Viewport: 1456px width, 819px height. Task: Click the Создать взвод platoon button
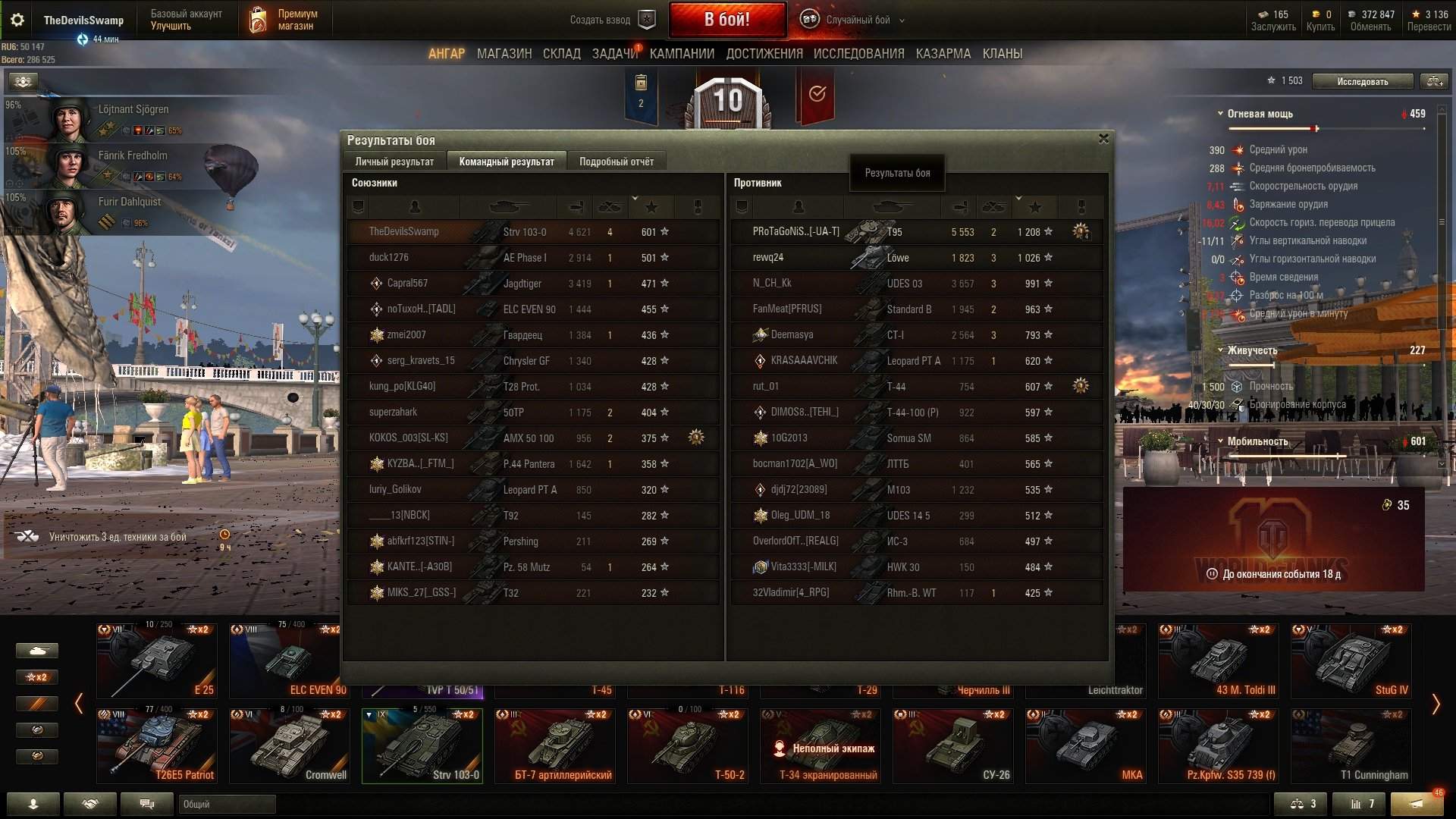pos(611,20)
